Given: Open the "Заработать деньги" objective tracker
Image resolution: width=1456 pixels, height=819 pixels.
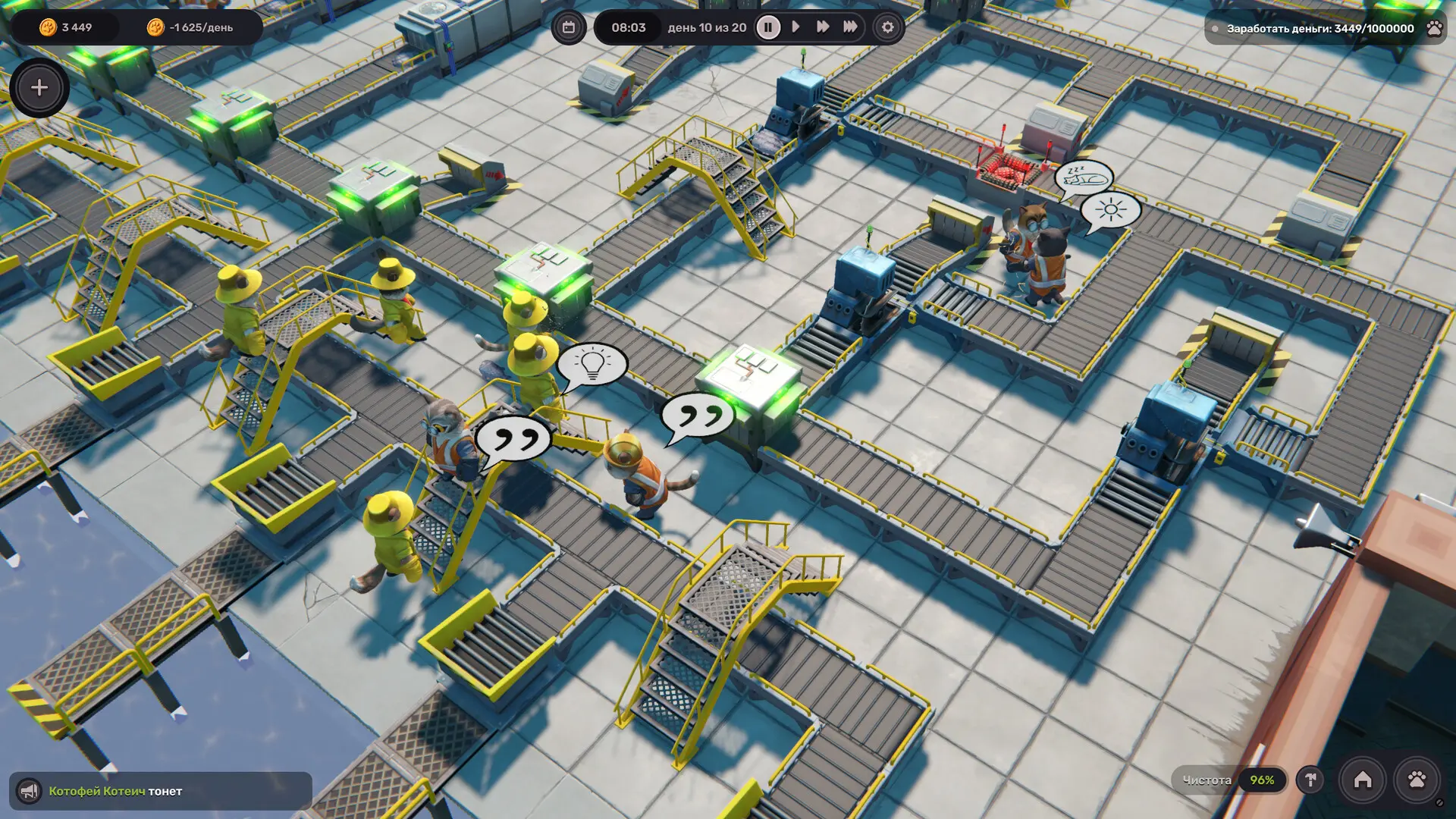Looking at the screenshot, I should 1319,29.
